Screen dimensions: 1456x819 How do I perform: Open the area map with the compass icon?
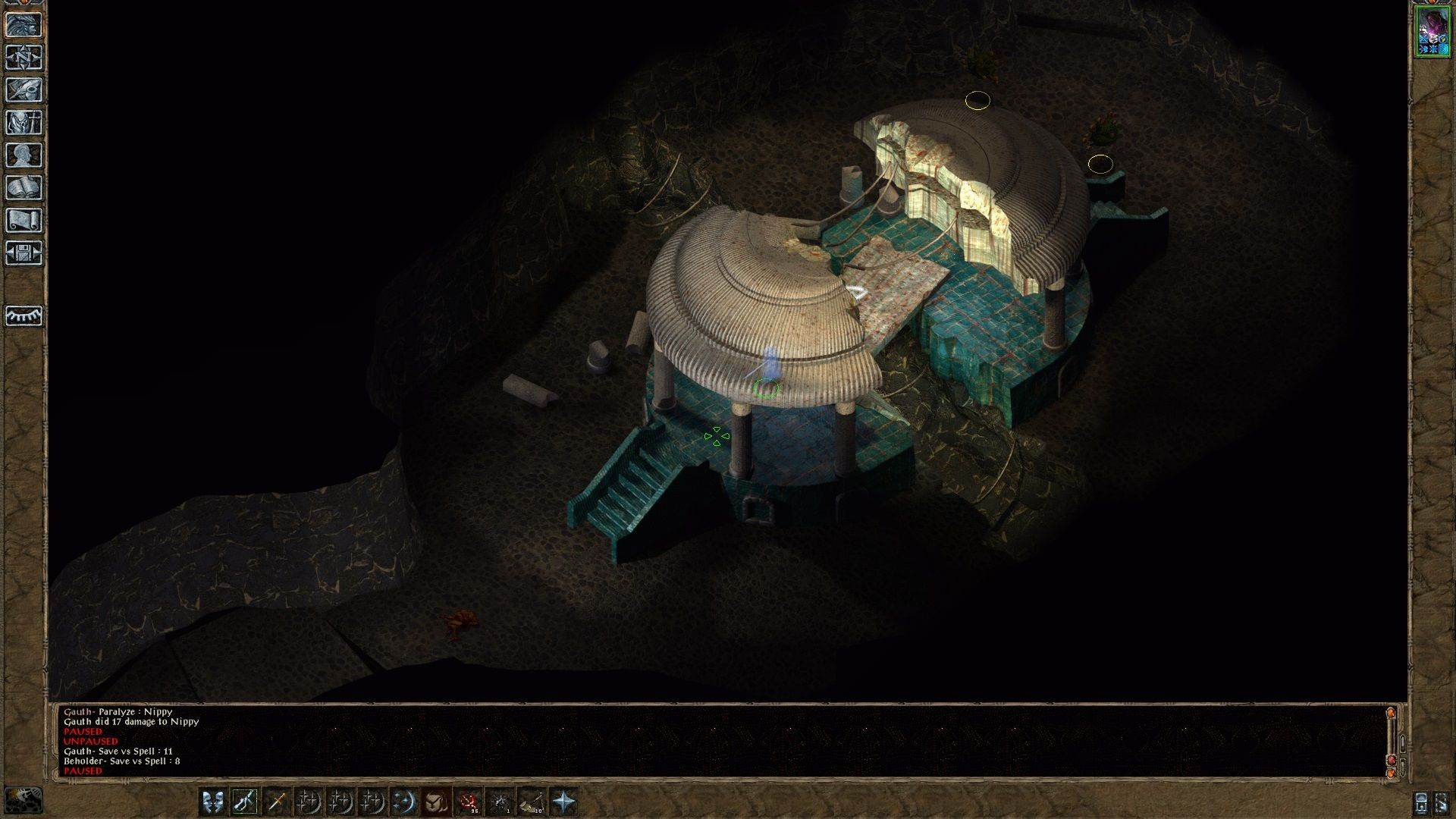coord(24,58)
